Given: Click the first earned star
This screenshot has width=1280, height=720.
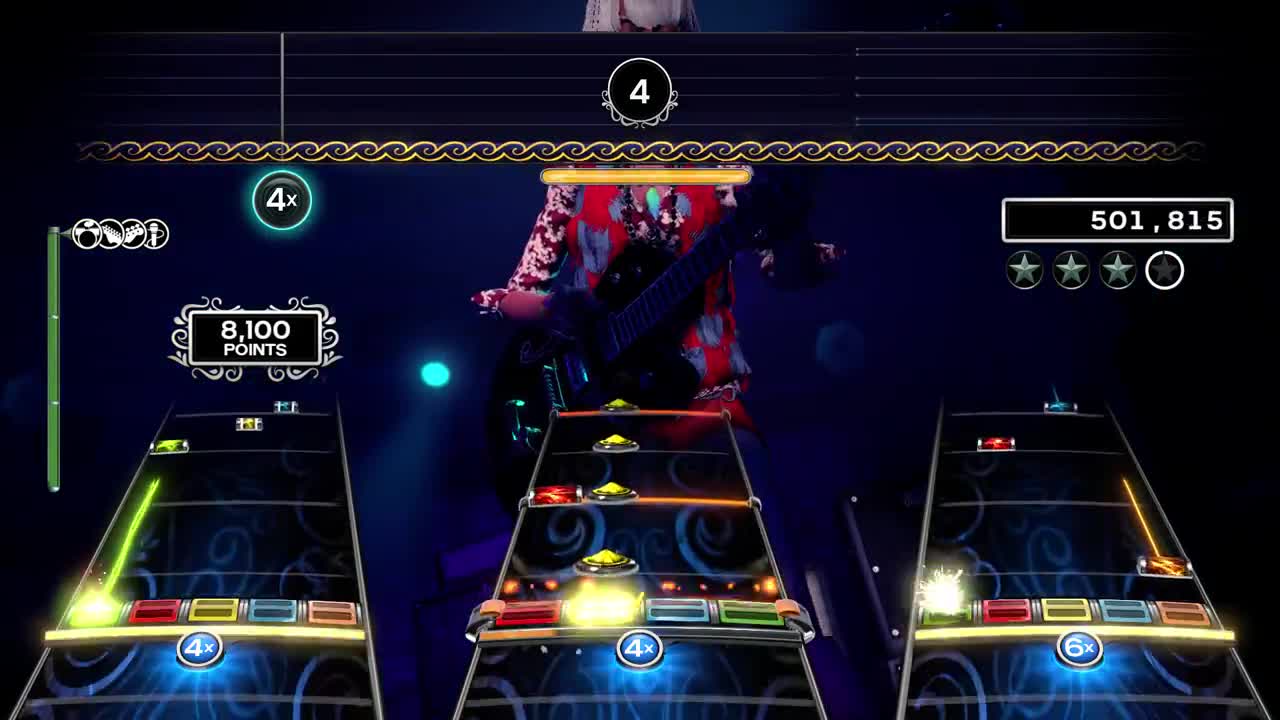Looking at the screenshot, I should pos(1024,270).
